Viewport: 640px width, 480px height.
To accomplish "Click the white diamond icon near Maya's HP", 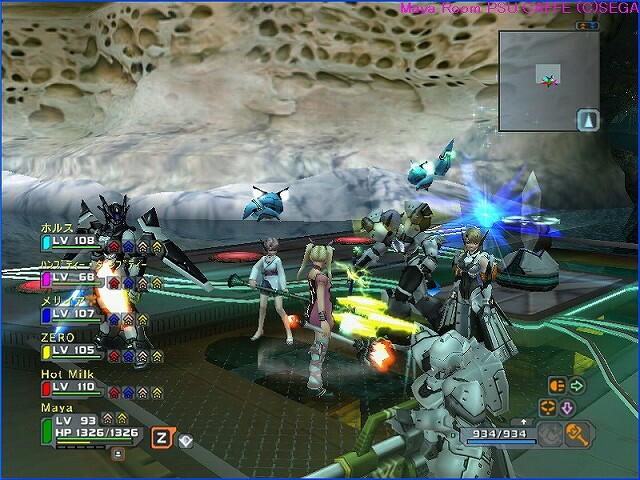I will click(x=185, y=437).
